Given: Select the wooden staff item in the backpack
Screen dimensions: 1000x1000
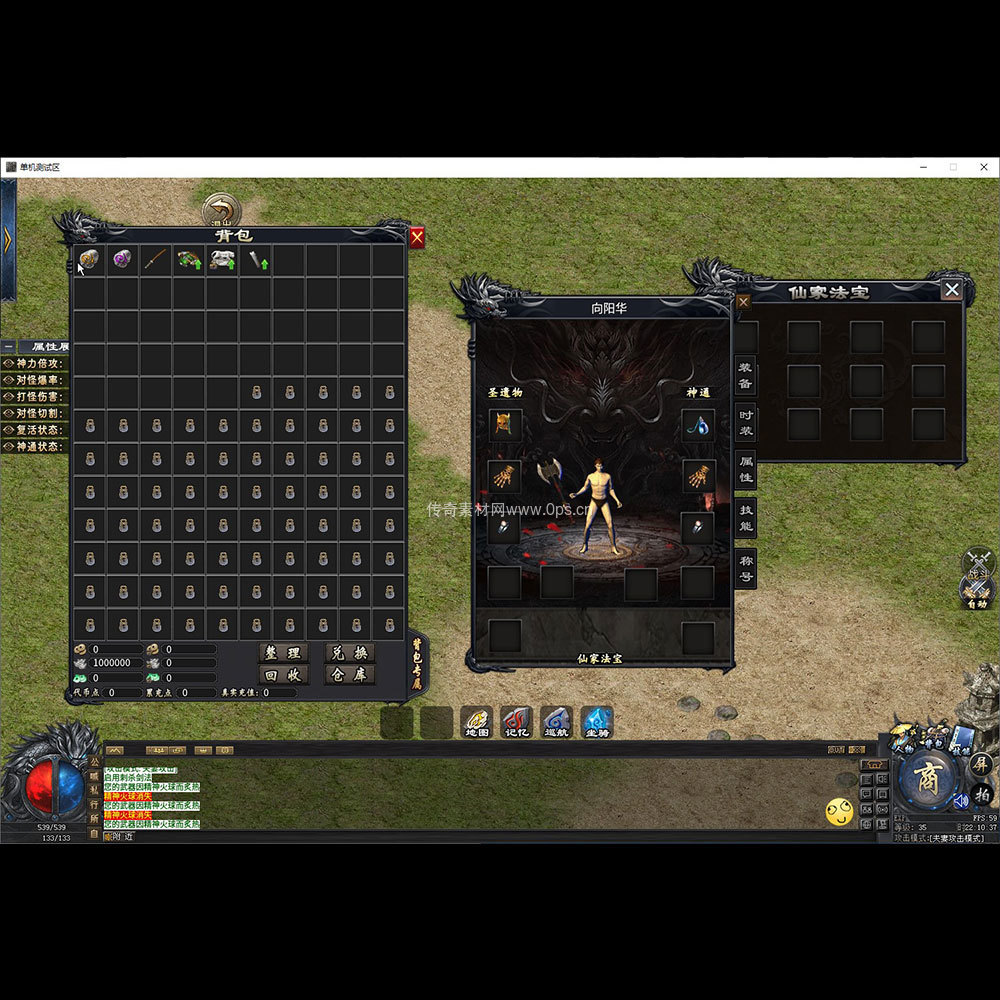Looking at the screenshot, I should tap(155, 260).
